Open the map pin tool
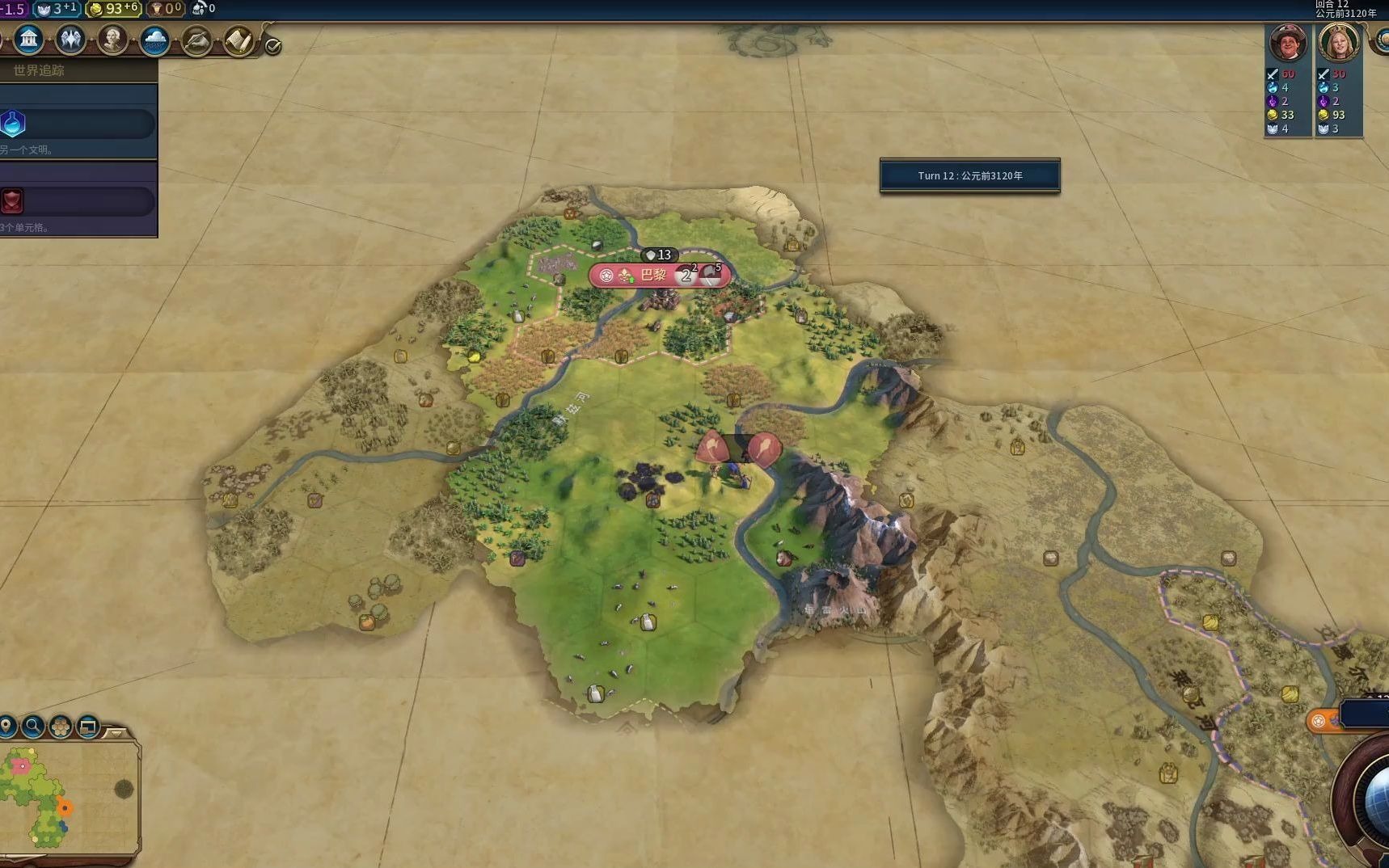 point(7,726)
